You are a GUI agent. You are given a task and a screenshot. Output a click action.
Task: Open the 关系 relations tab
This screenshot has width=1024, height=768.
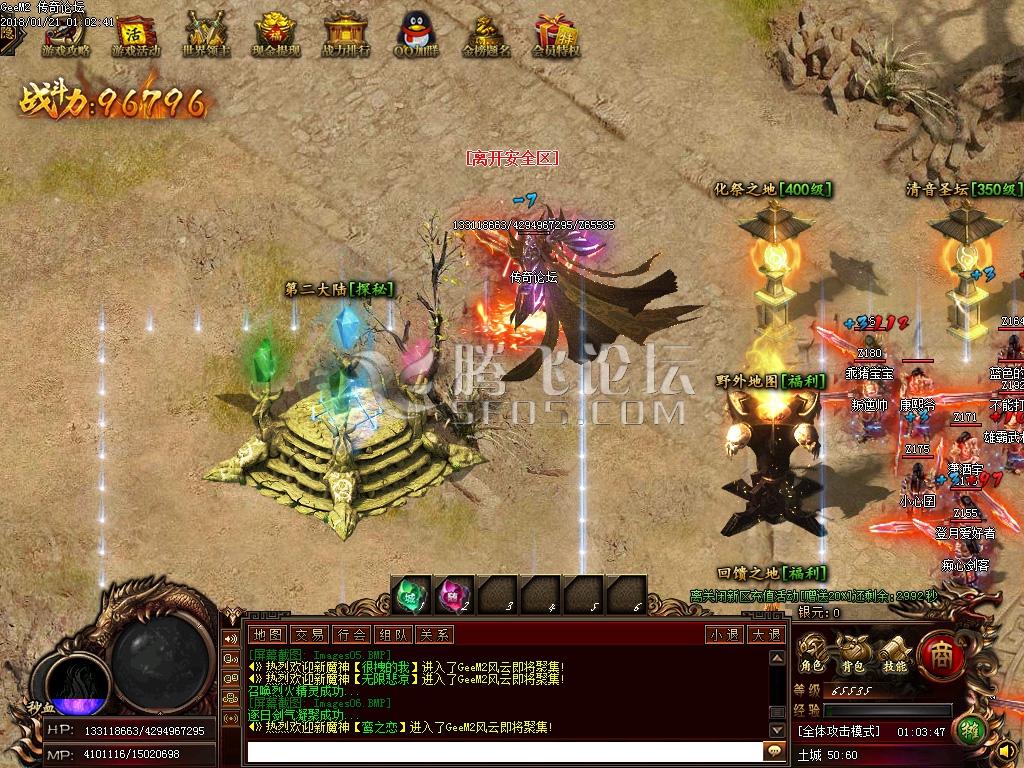coord(434,634)
